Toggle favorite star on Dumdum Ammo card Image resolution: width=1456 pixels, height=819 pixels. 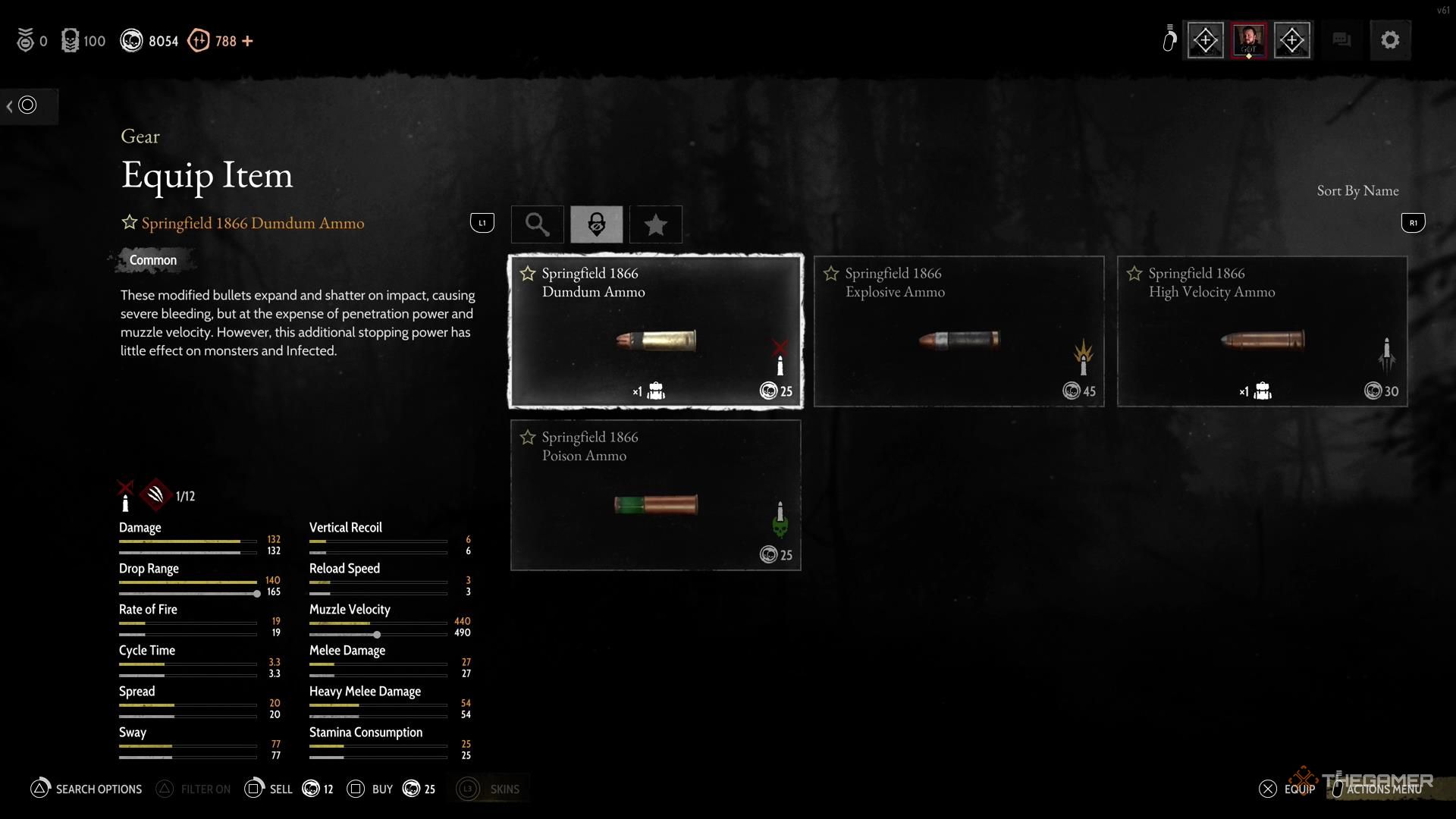526,273
